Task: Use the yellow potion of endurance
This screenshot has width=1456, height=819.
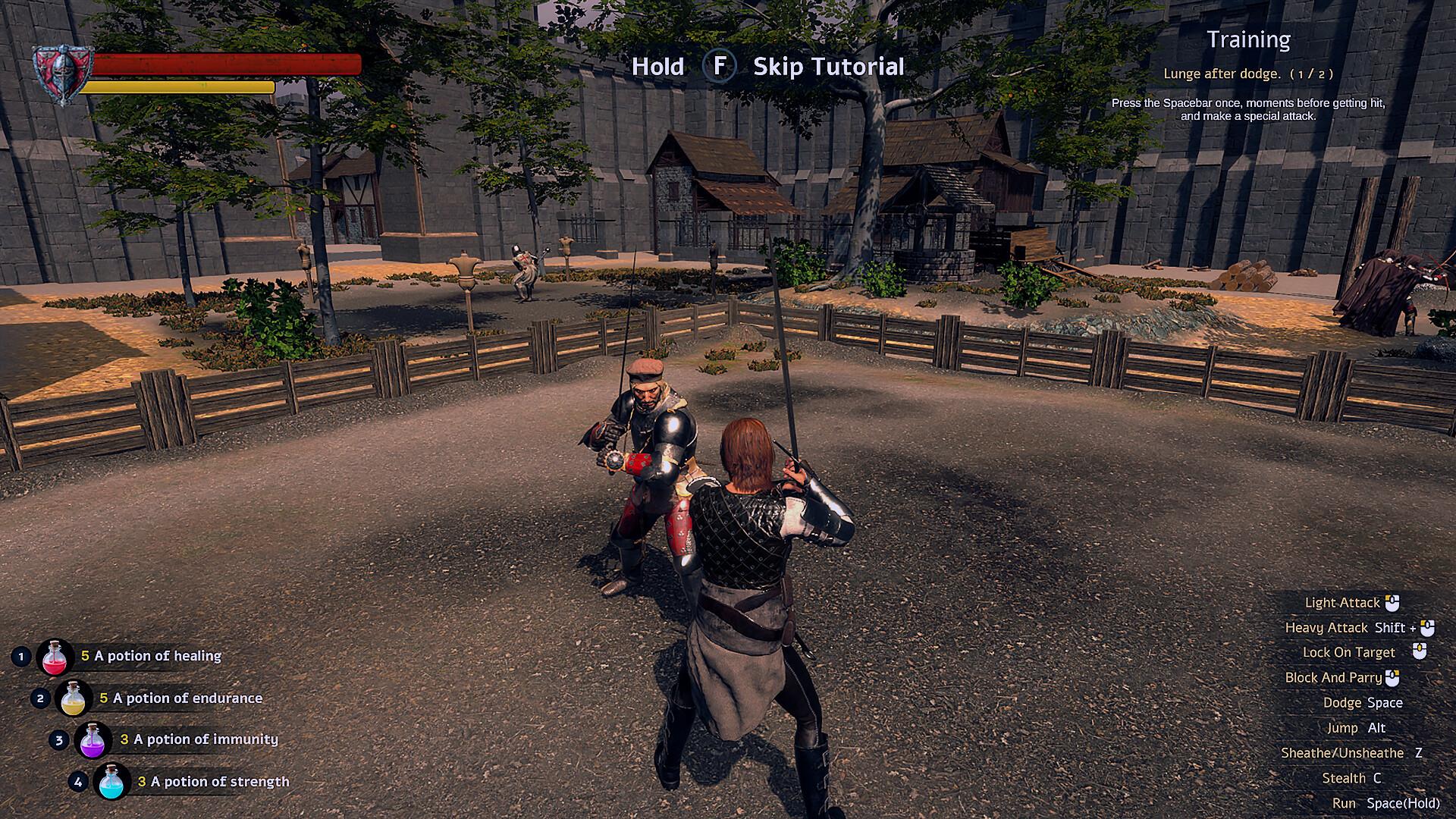Action: [x=74, y=698]
